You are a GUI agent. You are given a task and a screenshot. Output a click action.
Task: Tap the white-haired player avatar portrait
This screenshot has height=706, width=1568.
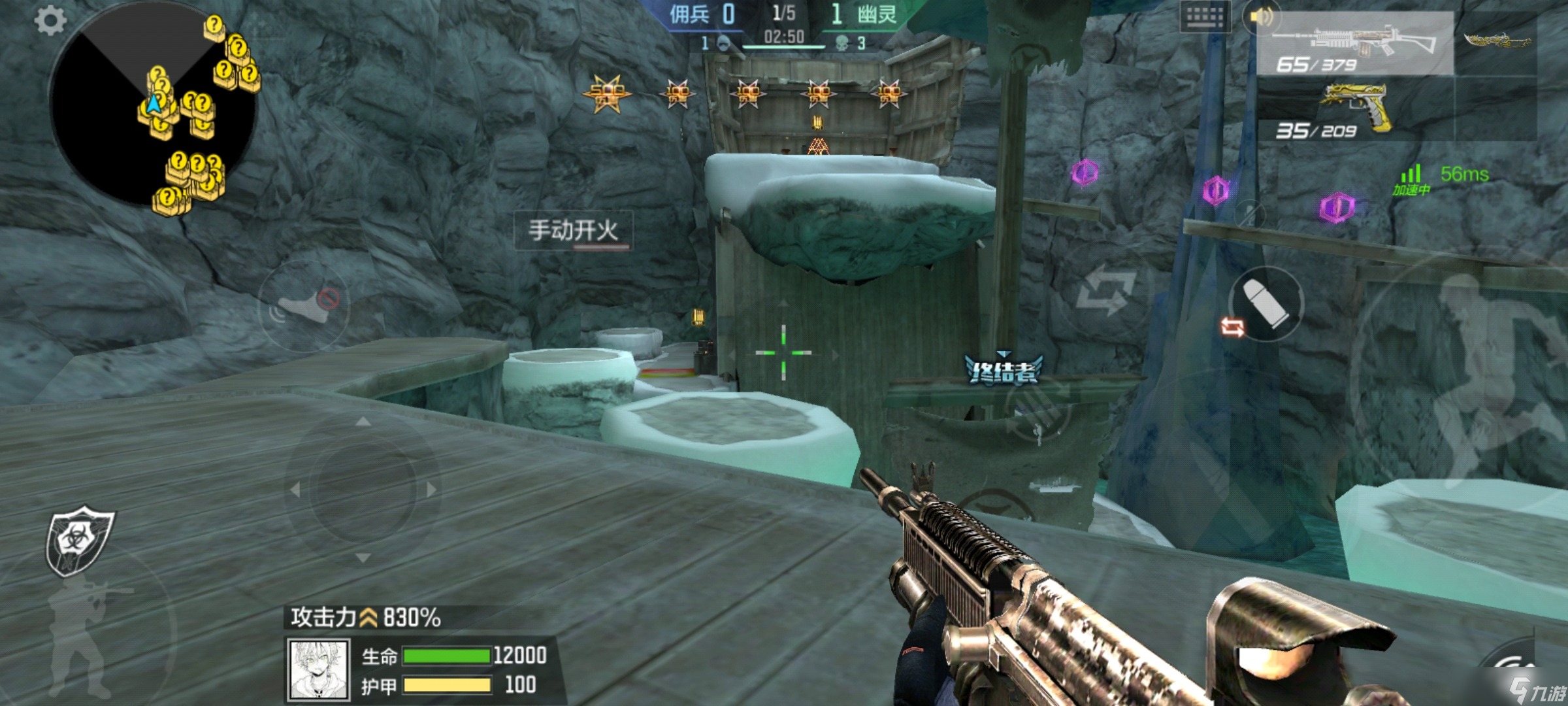click(x=319, y=669)
